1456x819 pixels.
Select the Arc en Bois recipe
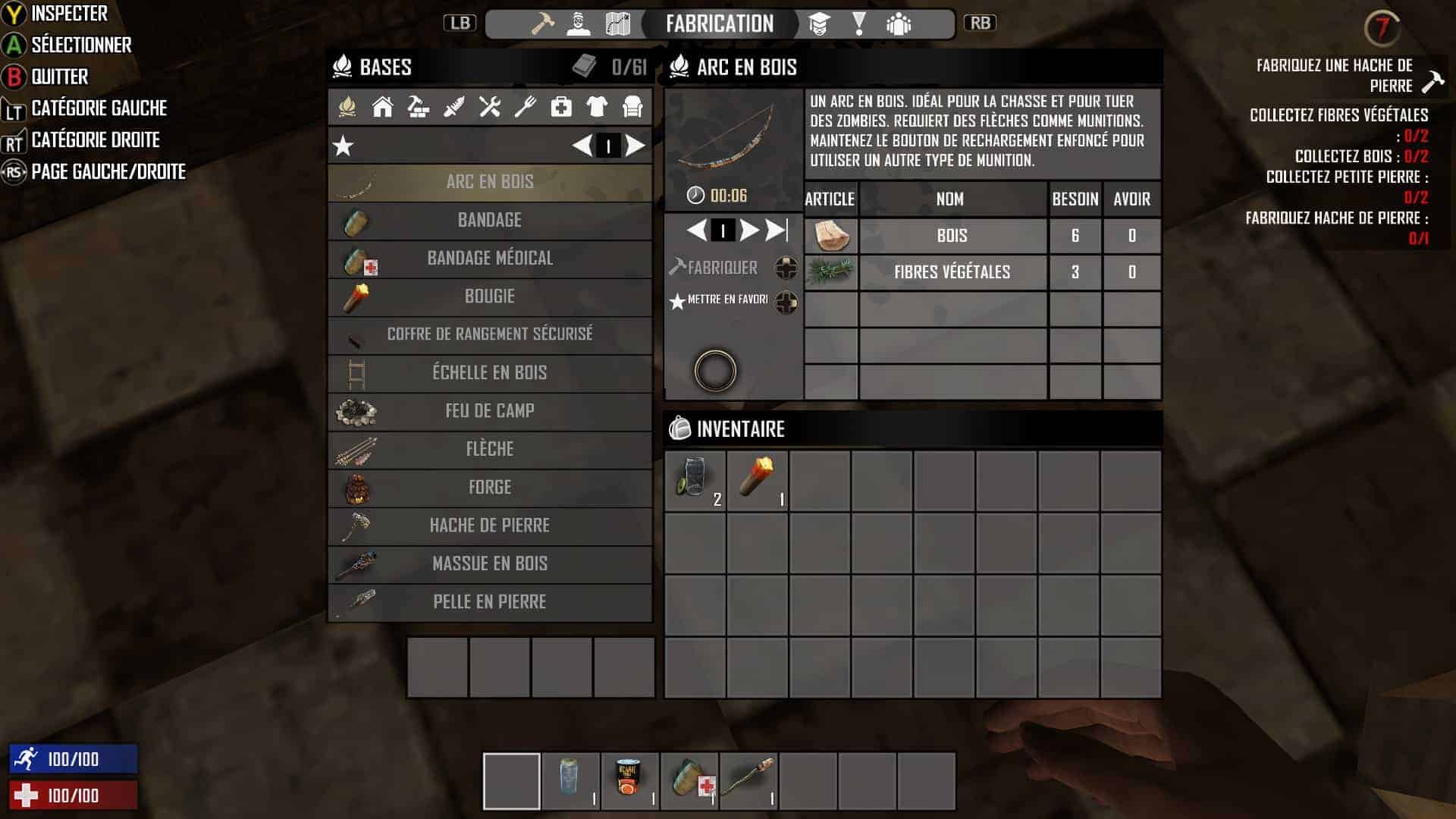[490, 182]
